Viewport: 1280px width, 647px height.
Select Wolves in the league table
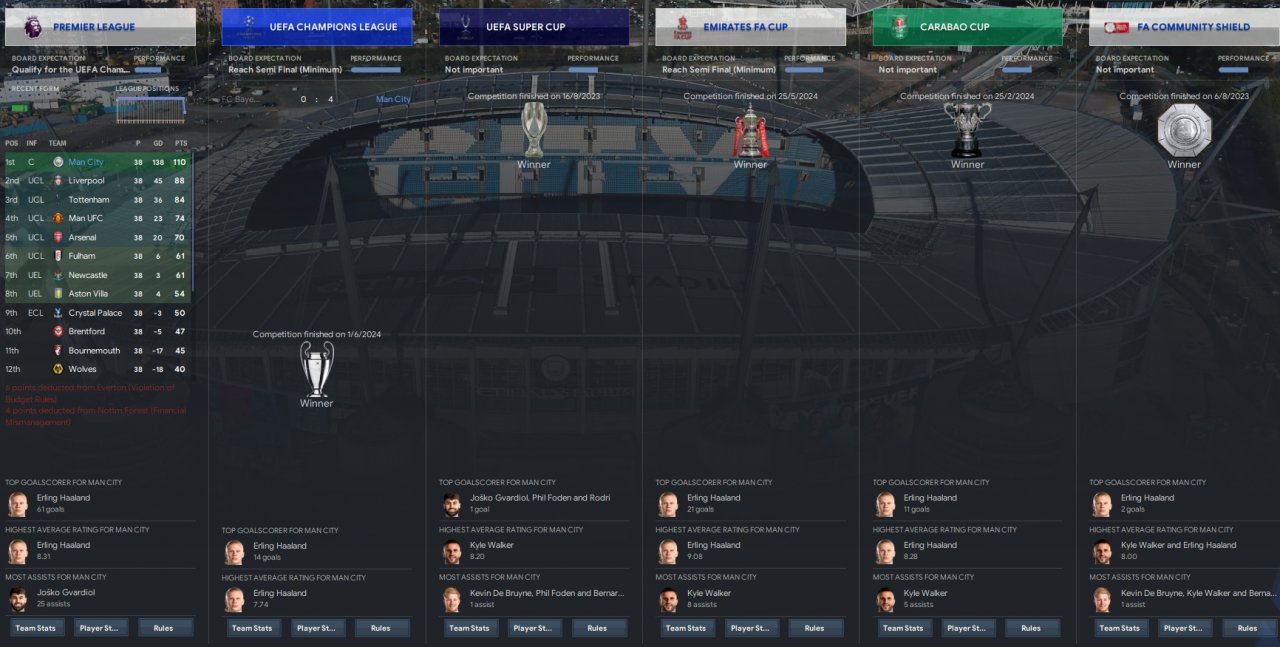pos(82,369)
